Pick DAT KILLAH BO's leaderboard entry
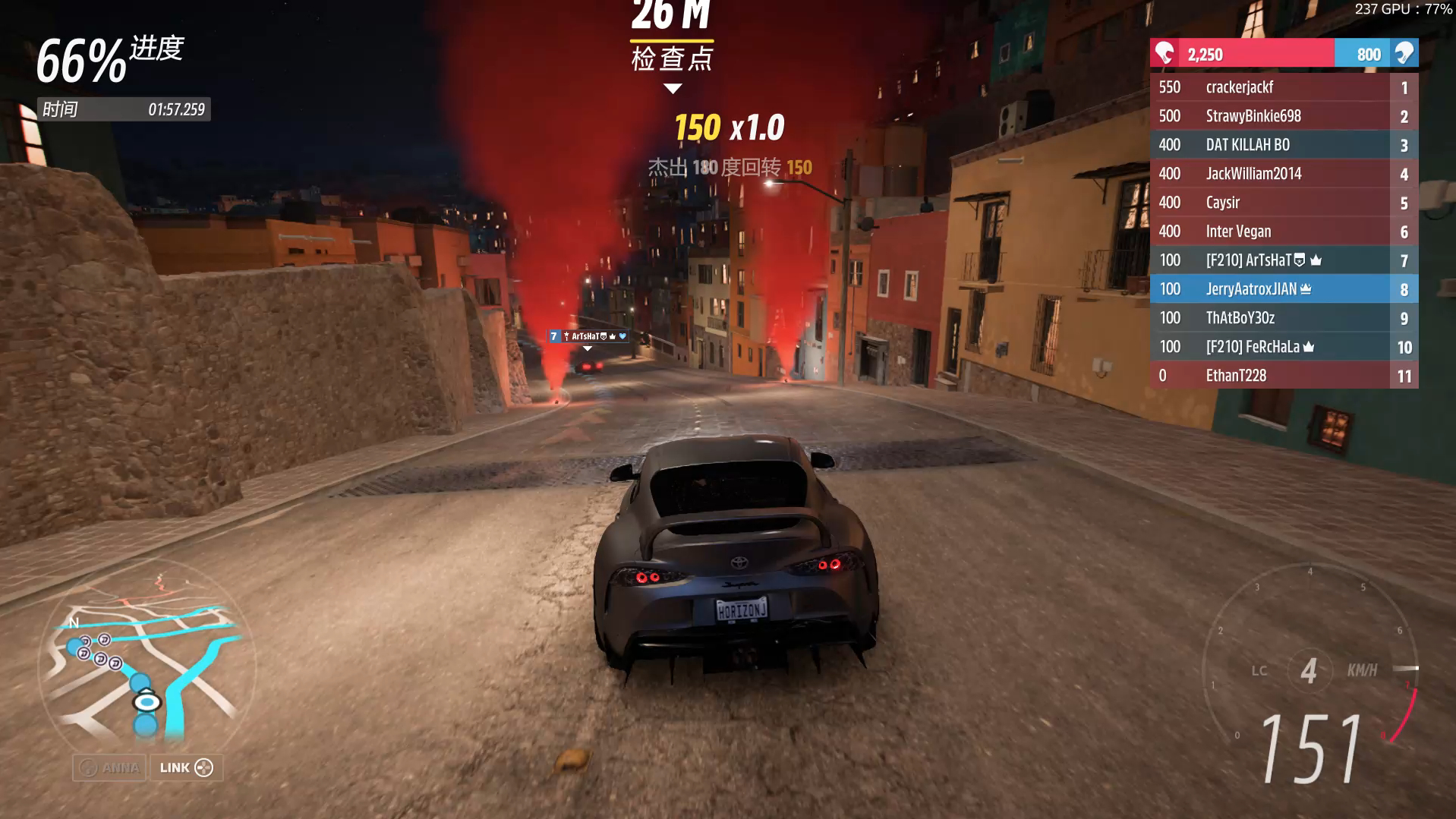1456x819 pixels. tap(1283, 145)
